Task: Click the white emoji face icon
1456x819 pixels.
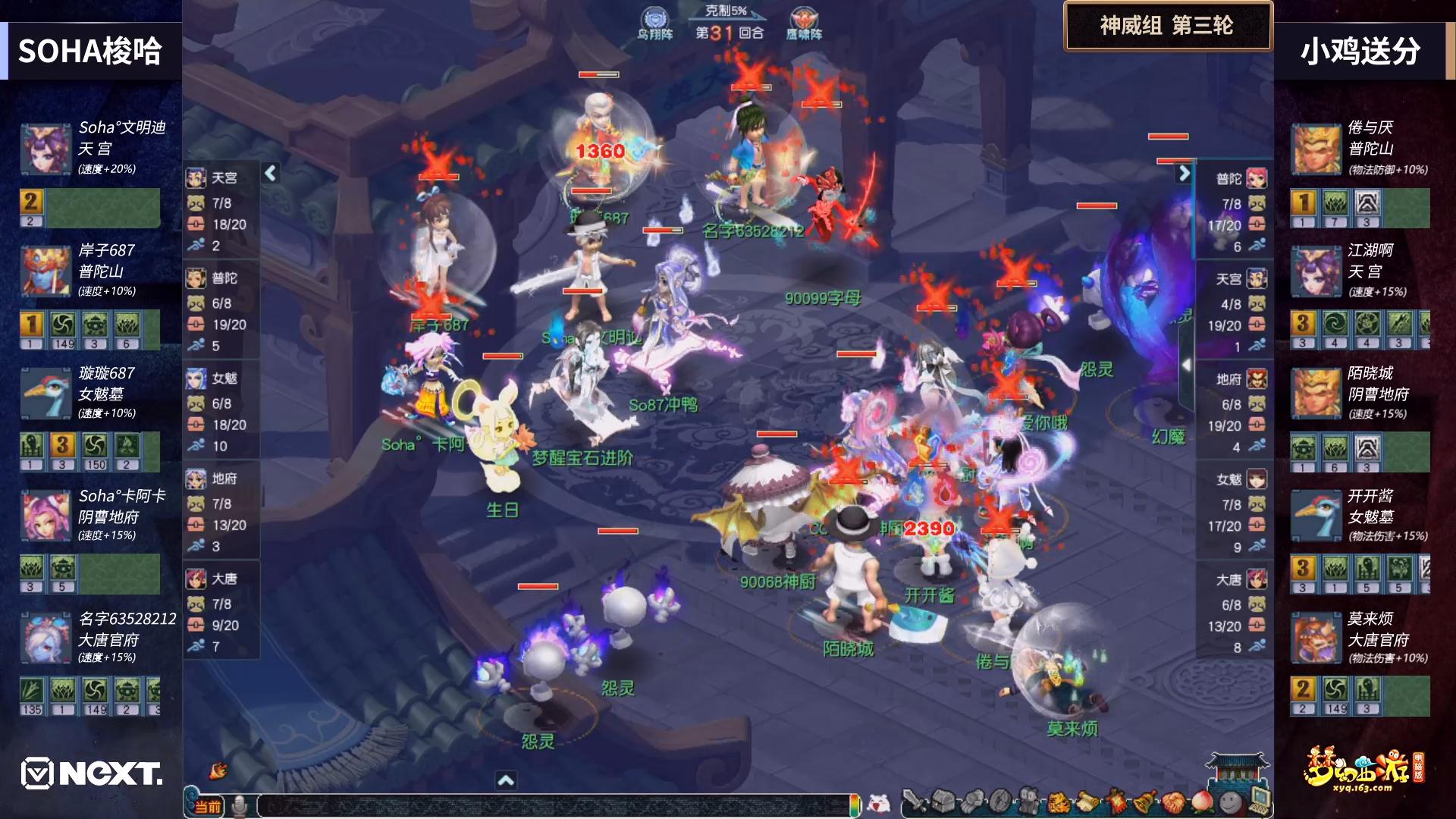Action: pyautogui.click(x=879, y=802)
